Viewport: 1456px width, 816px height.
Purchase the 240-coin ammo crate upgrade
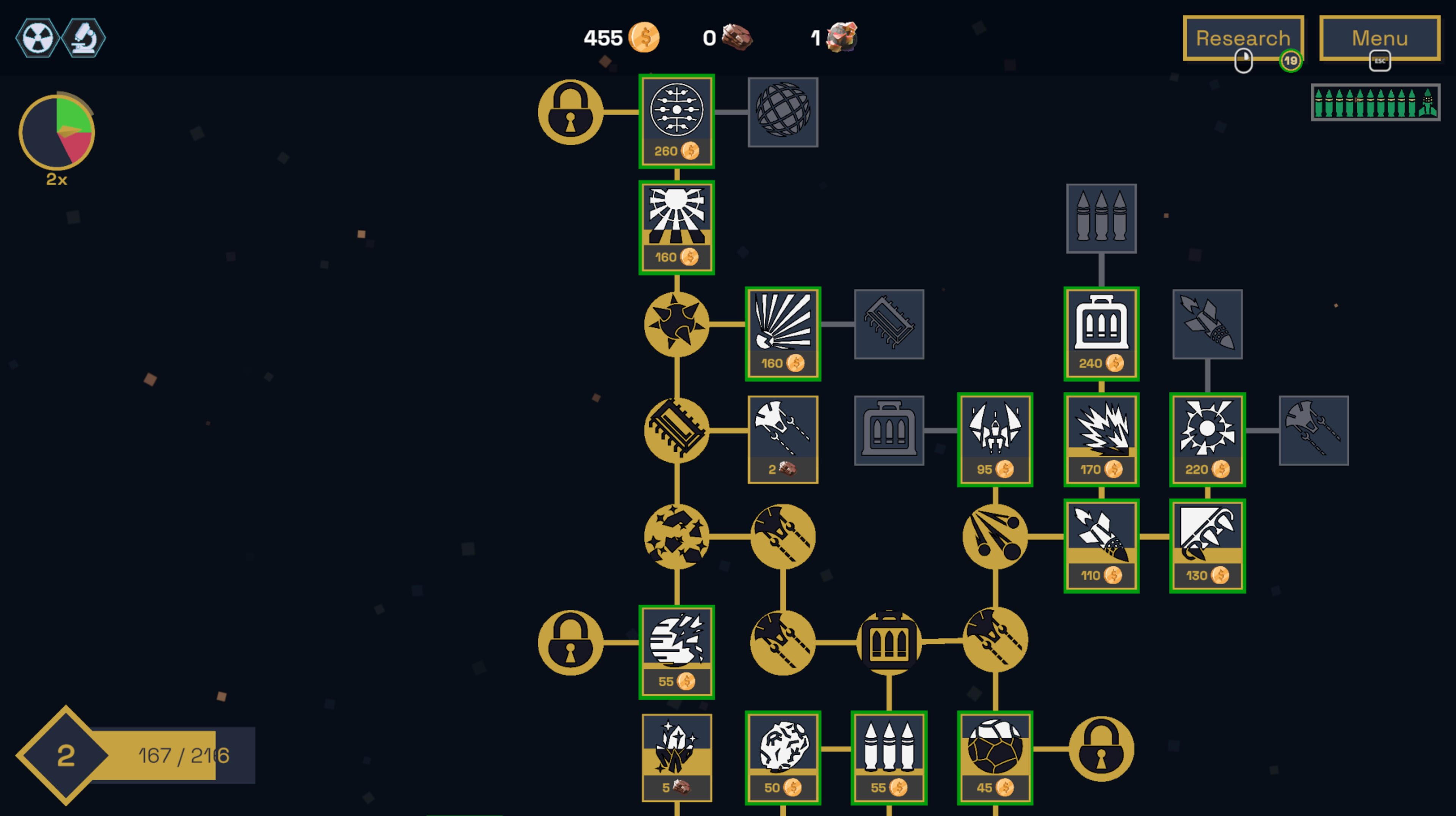(1101, 334)
